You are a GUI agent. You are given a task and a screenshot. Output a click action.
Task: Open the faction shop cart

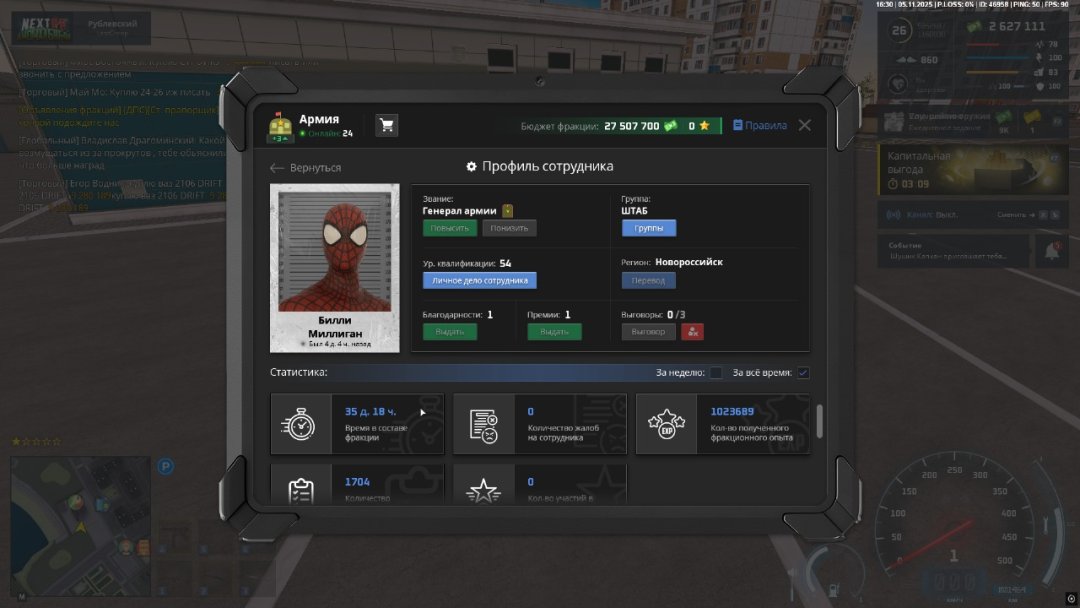[x=386, y=125]
